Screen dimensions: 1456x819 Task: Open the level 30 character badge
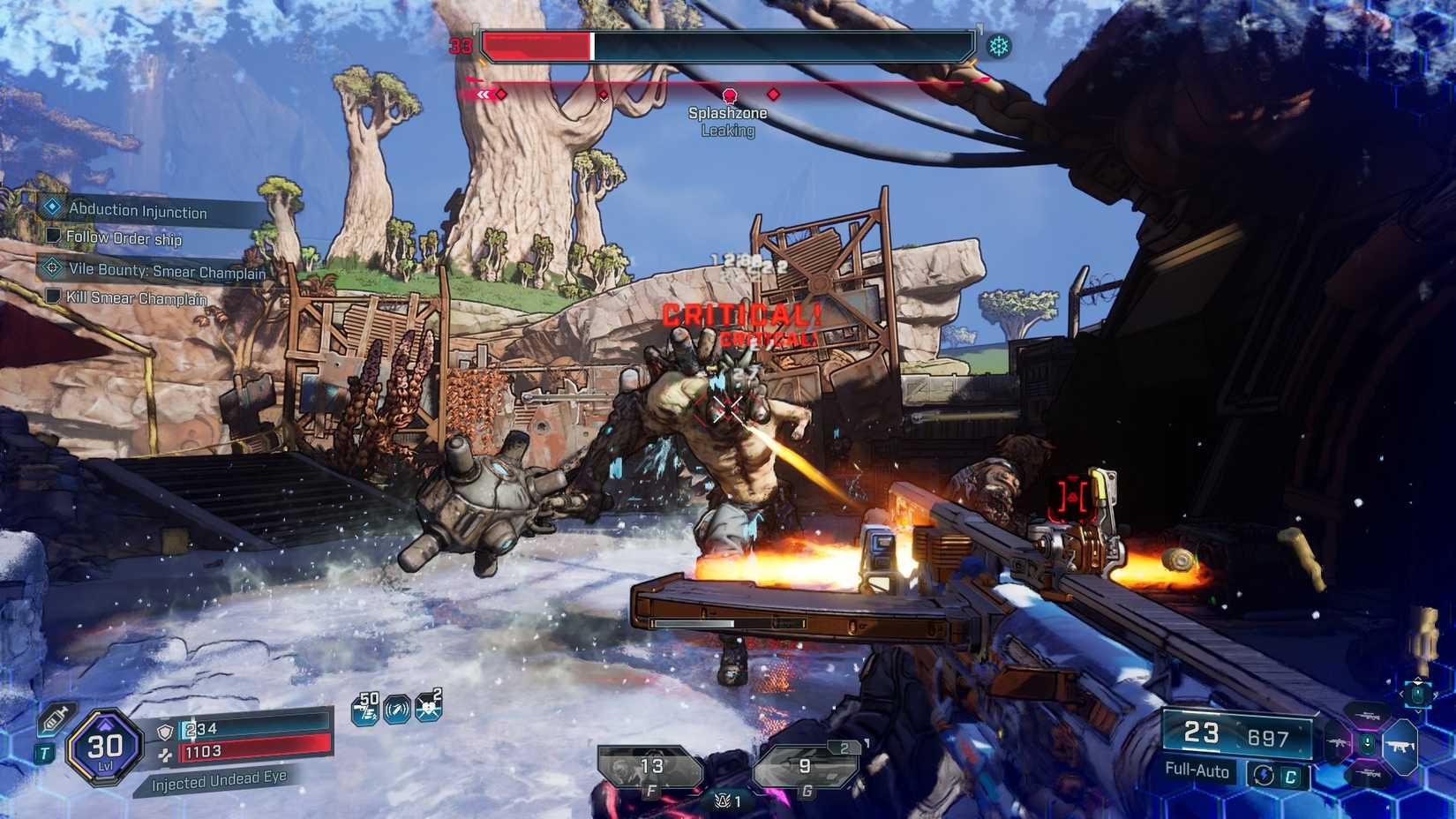[x=104, y=748]
